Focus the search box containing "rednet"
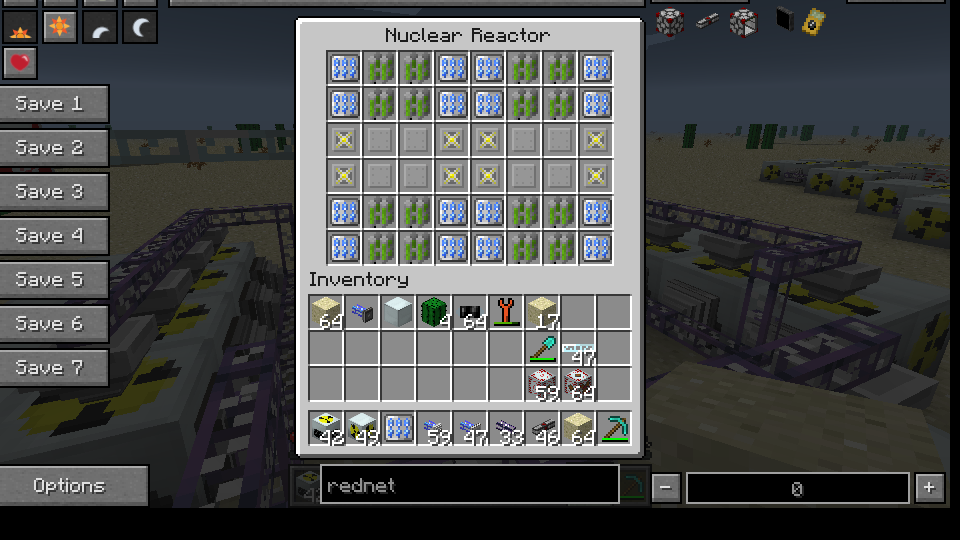 coord(469,486)
